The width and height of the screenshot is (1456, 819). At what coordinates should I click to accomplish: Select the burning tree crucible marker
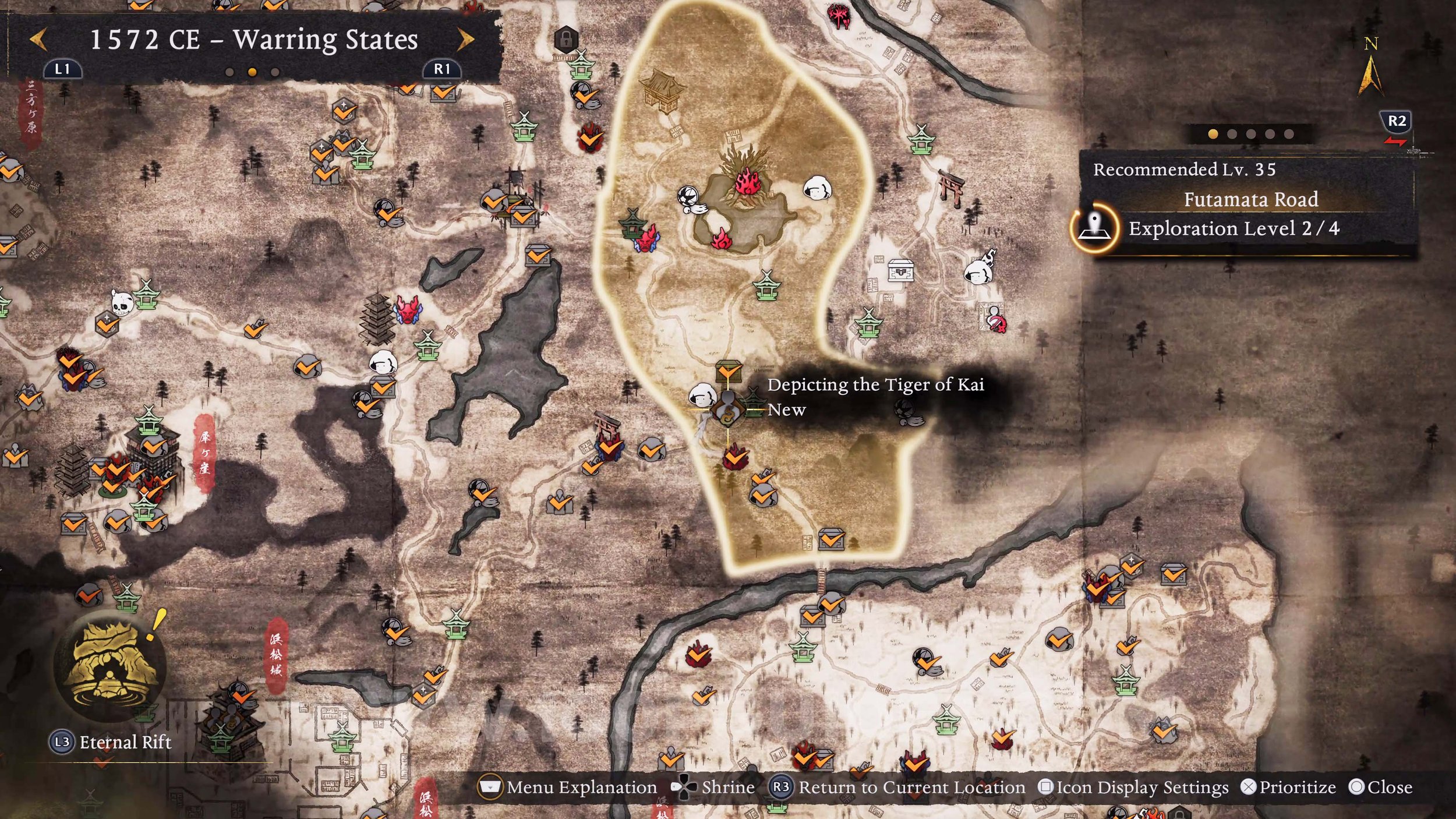click(x=746, y=178)
